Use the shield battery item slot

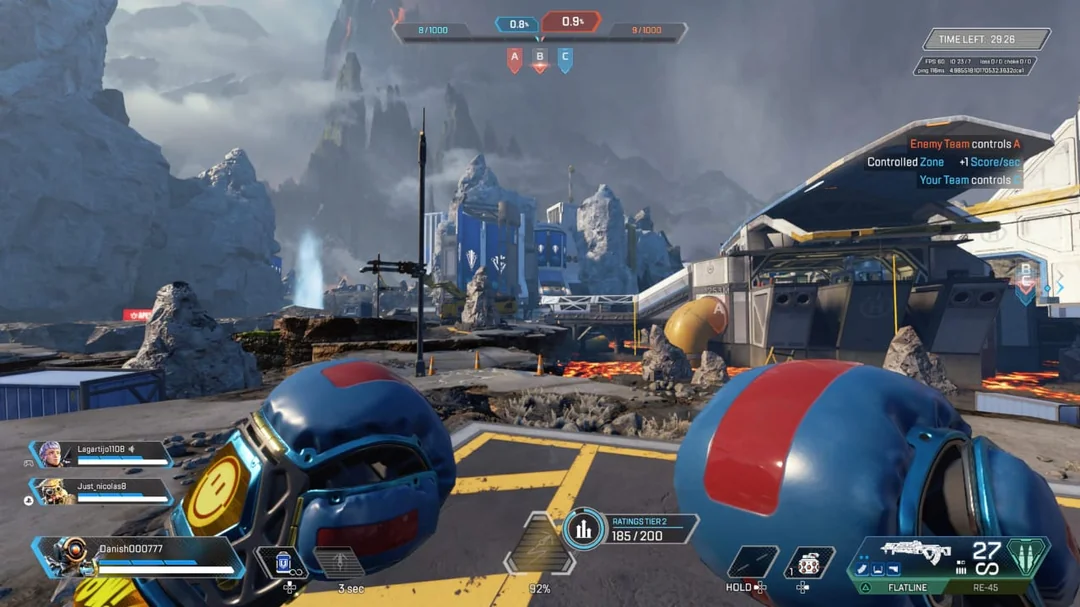tap(282, 562)
